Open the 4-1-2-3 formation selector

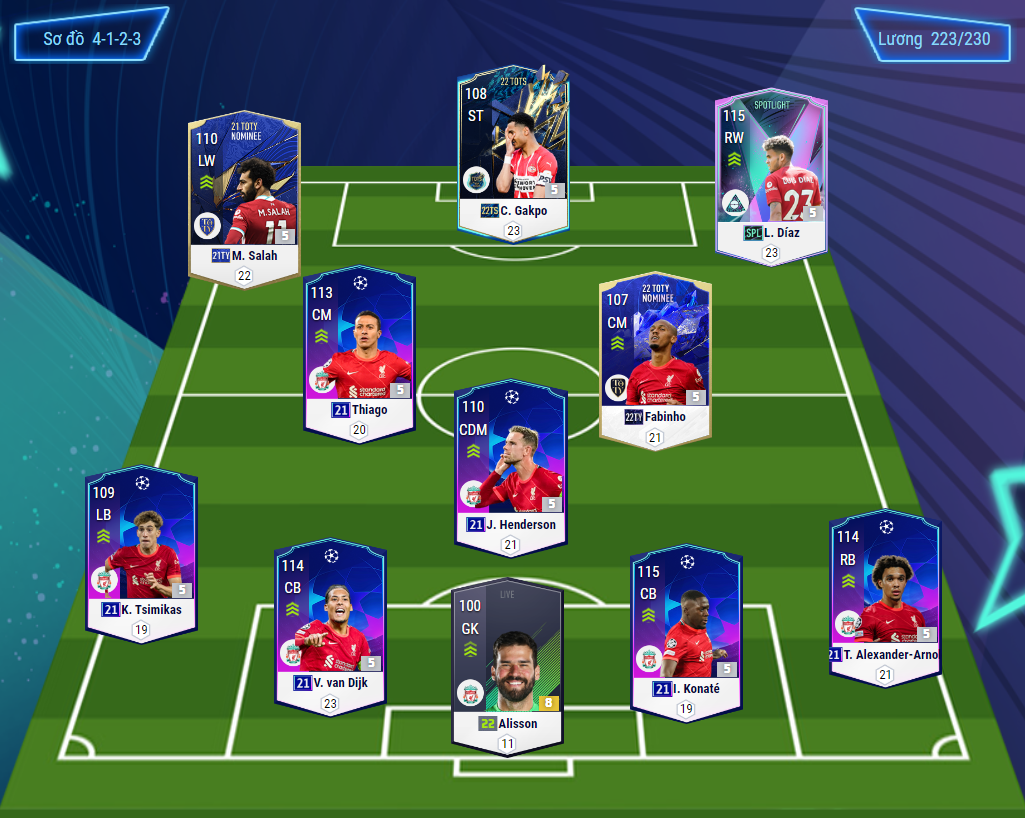pyautogui.click(x=91, y=40)
